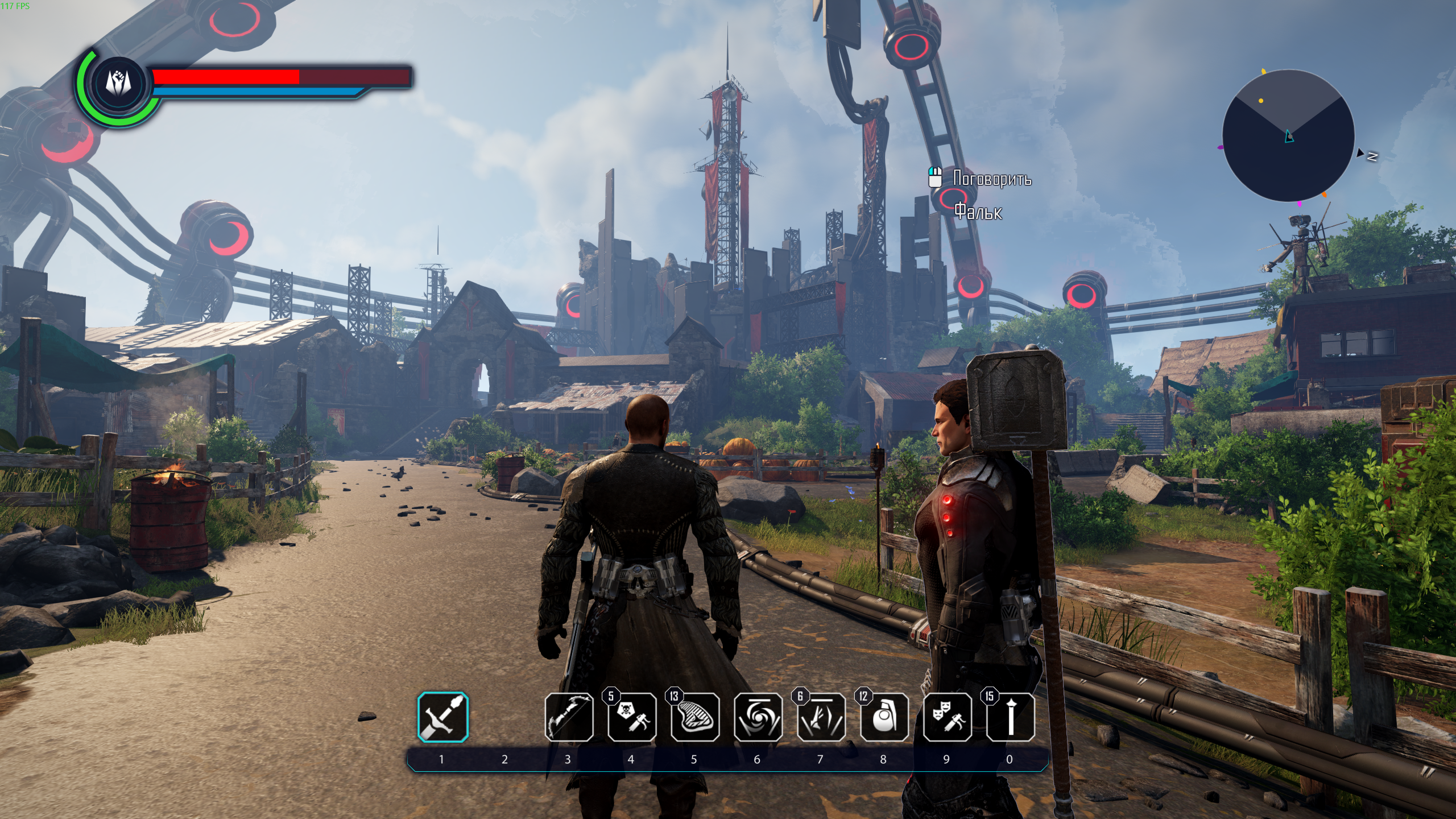Viewport: 1456px width, 819px height.
Task: Use the theater masks syringe item
Action: [947, 717]
